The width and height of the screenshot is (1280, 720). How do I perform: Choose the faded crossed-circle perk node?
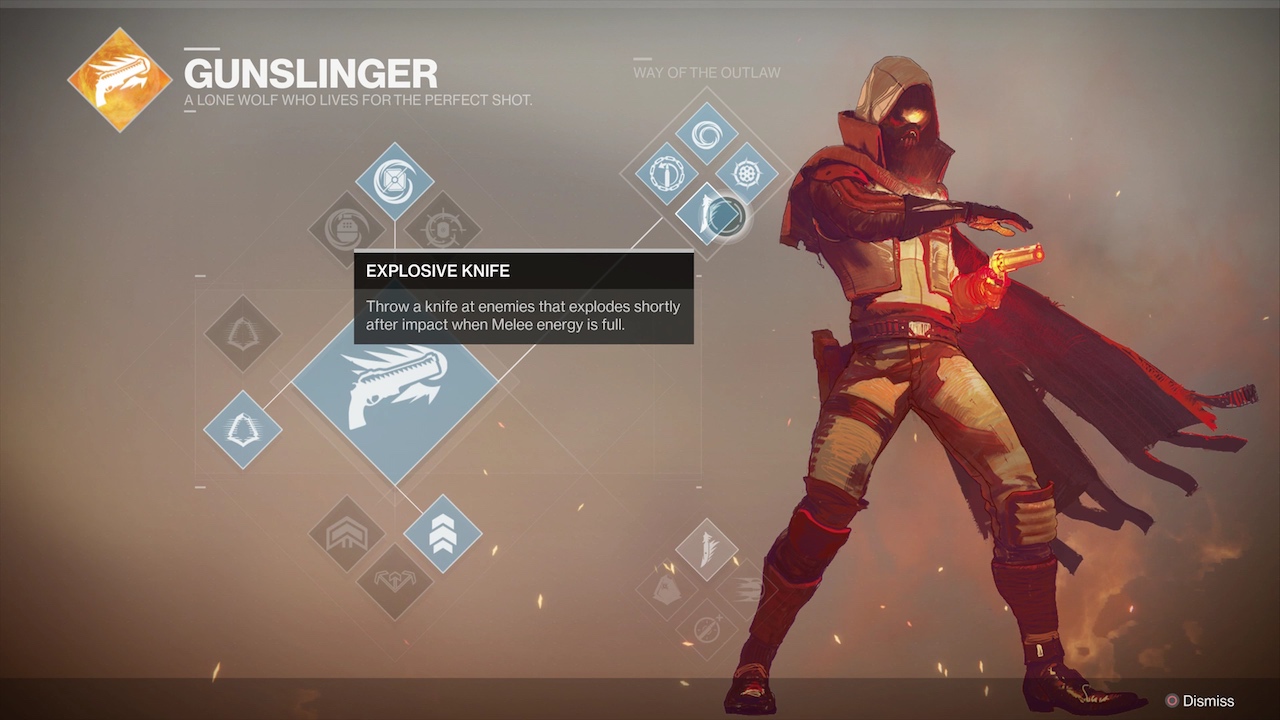706,629
